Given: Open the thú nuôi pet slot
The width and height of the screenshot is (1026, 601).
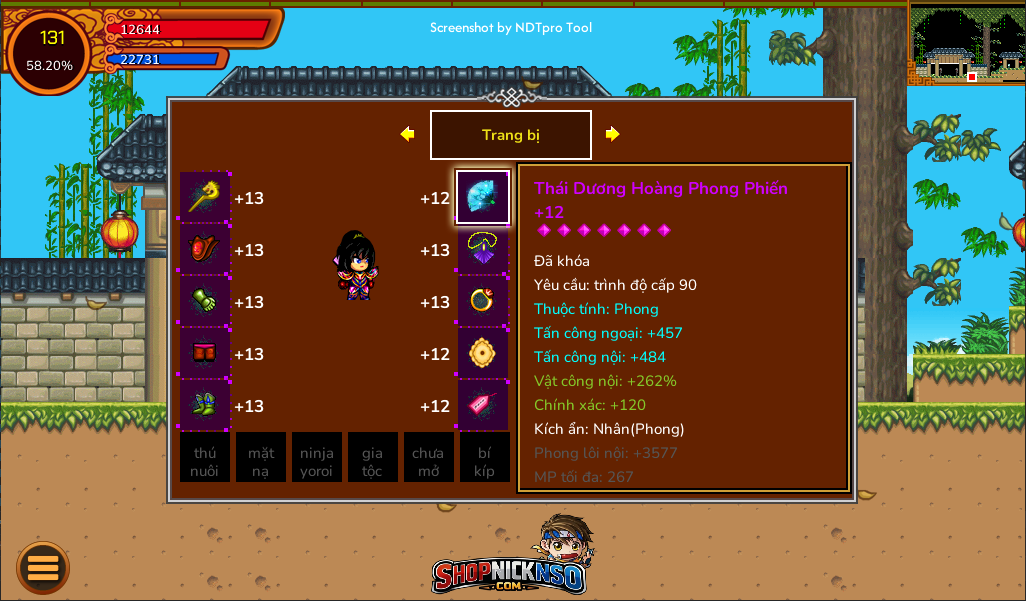Looking at the screenshot, I should click(205, 458).
